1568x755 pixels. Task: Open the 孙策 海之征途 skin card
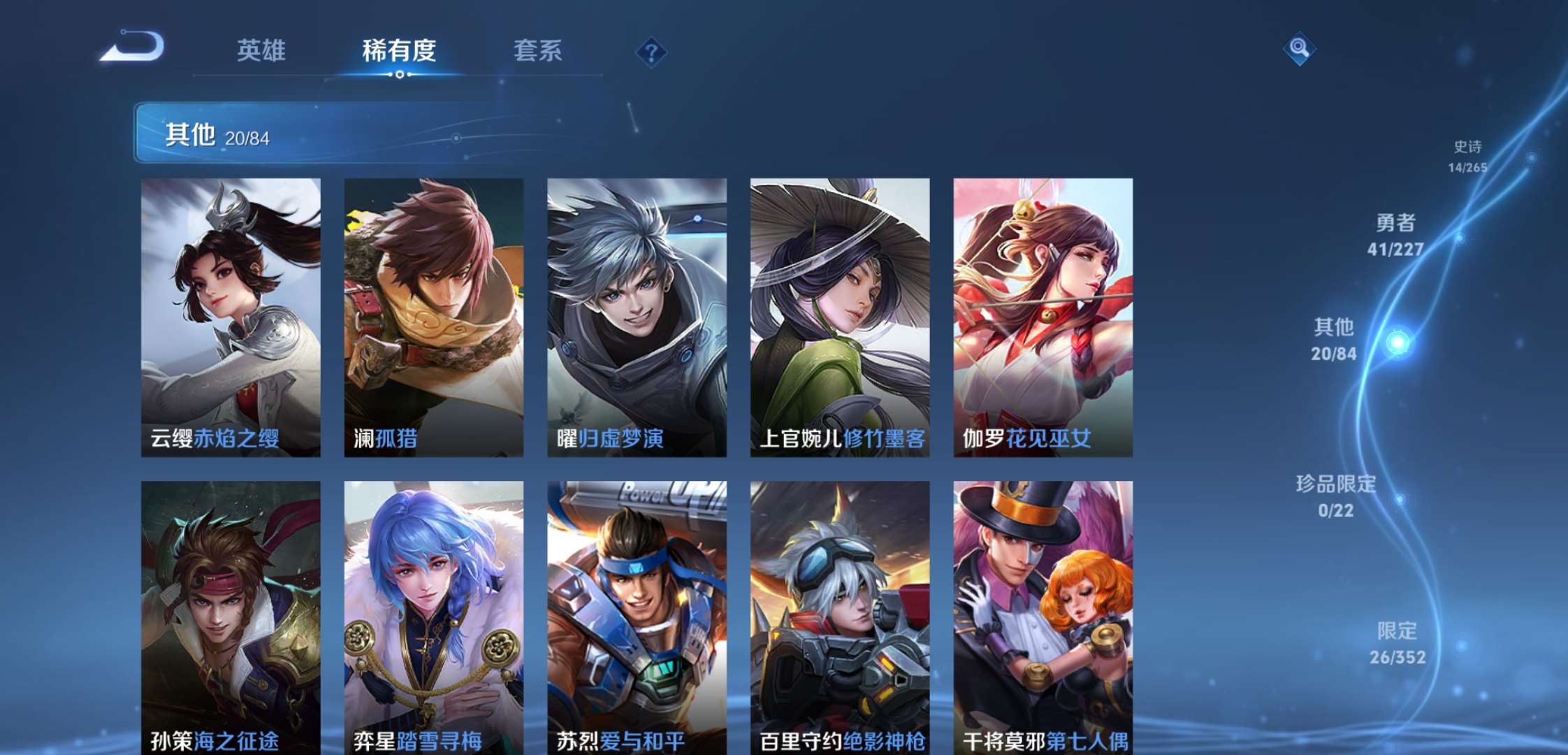click(x=231, y=615)
